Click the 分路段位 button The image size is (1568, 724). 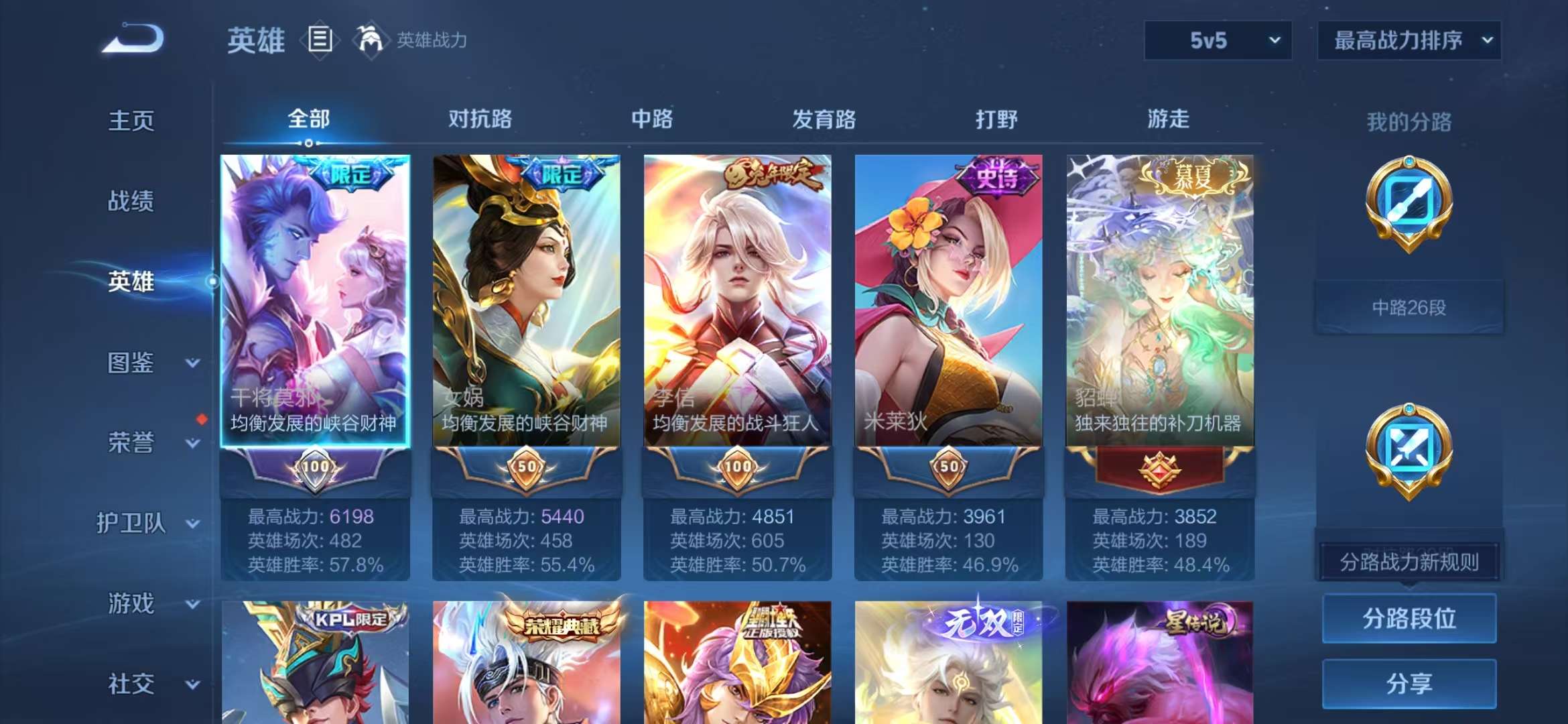(x=1409, y=619)
